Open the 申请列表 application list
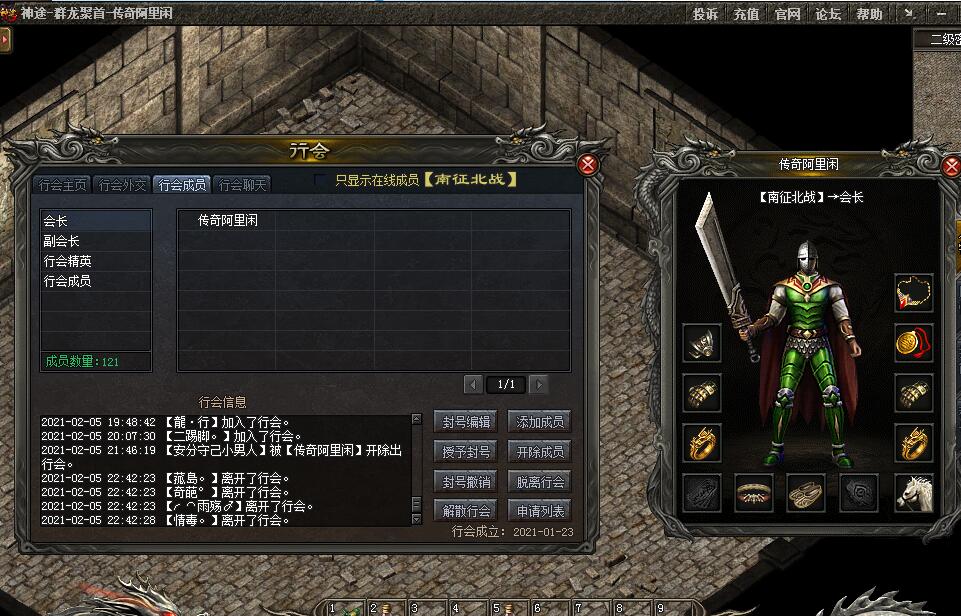Viewport: 961px width, 616px height. 540,511
